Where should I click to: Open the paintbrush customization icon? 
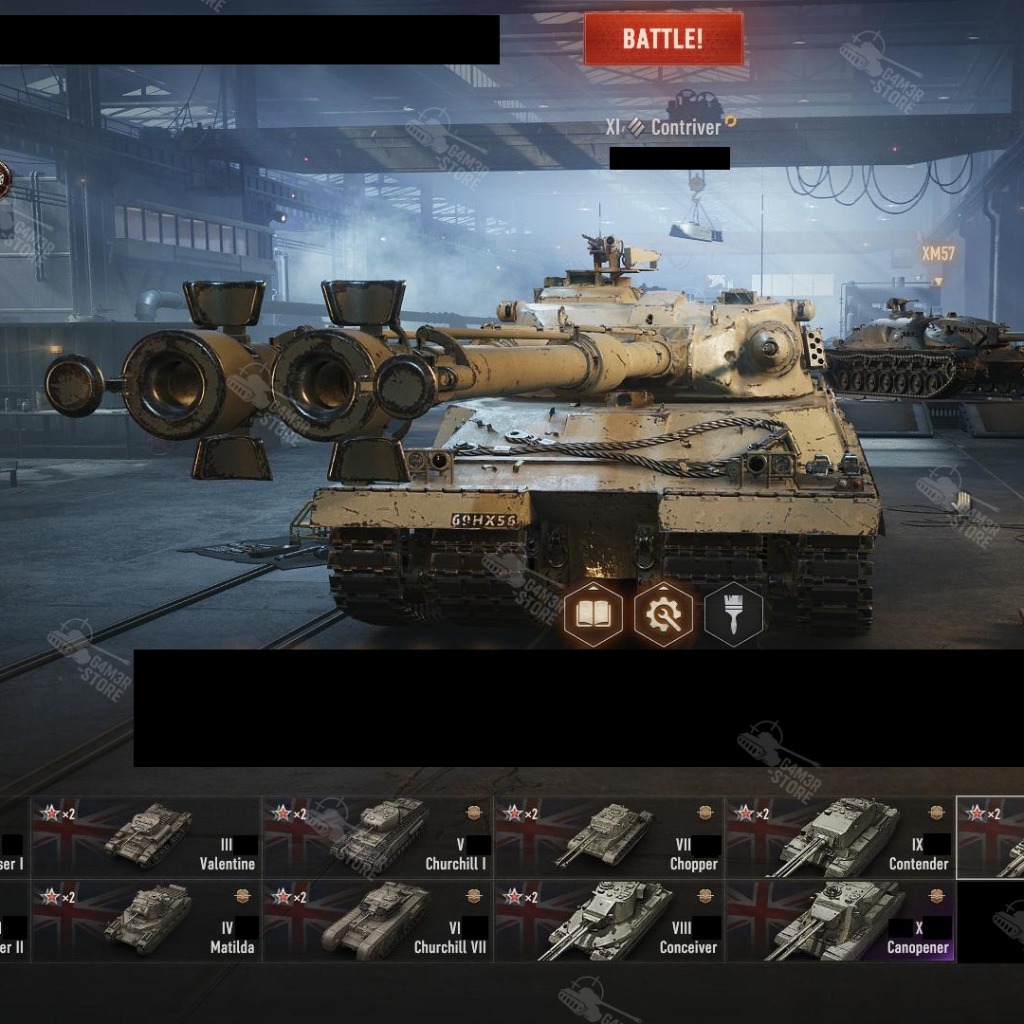[733, 614]
